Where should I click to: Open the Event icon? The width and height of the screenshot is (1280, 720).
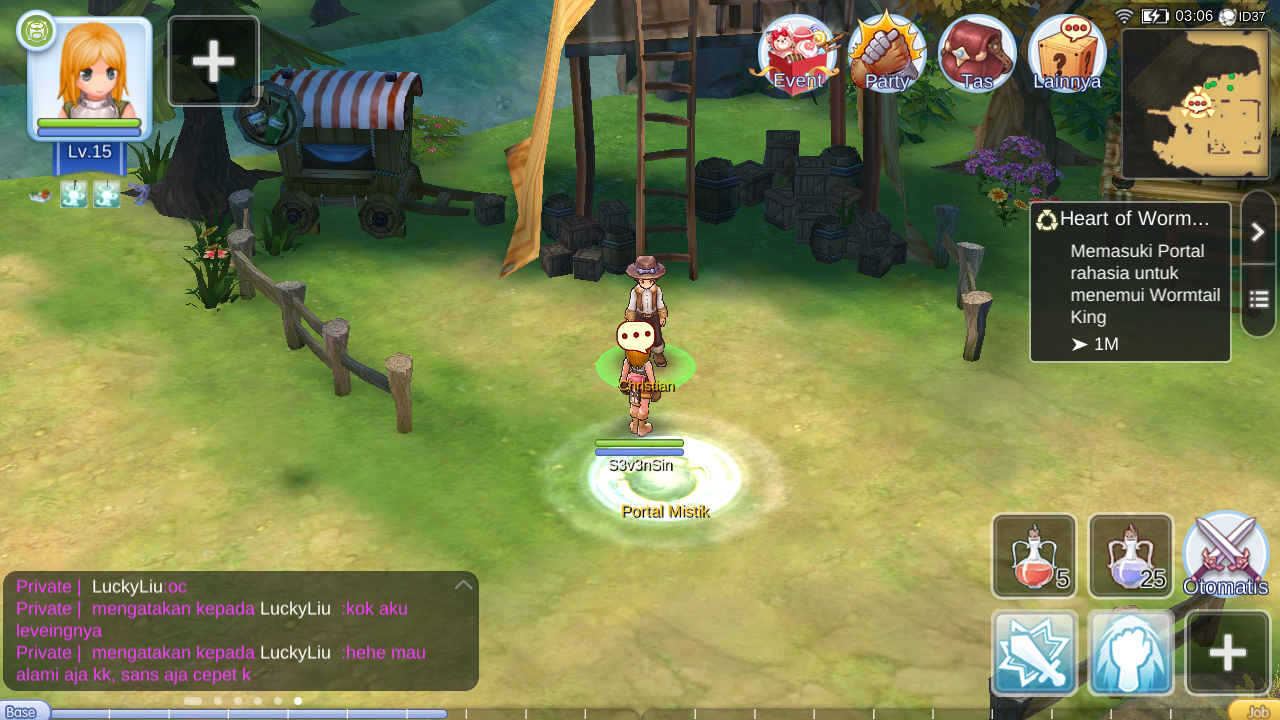pos(797,55)
